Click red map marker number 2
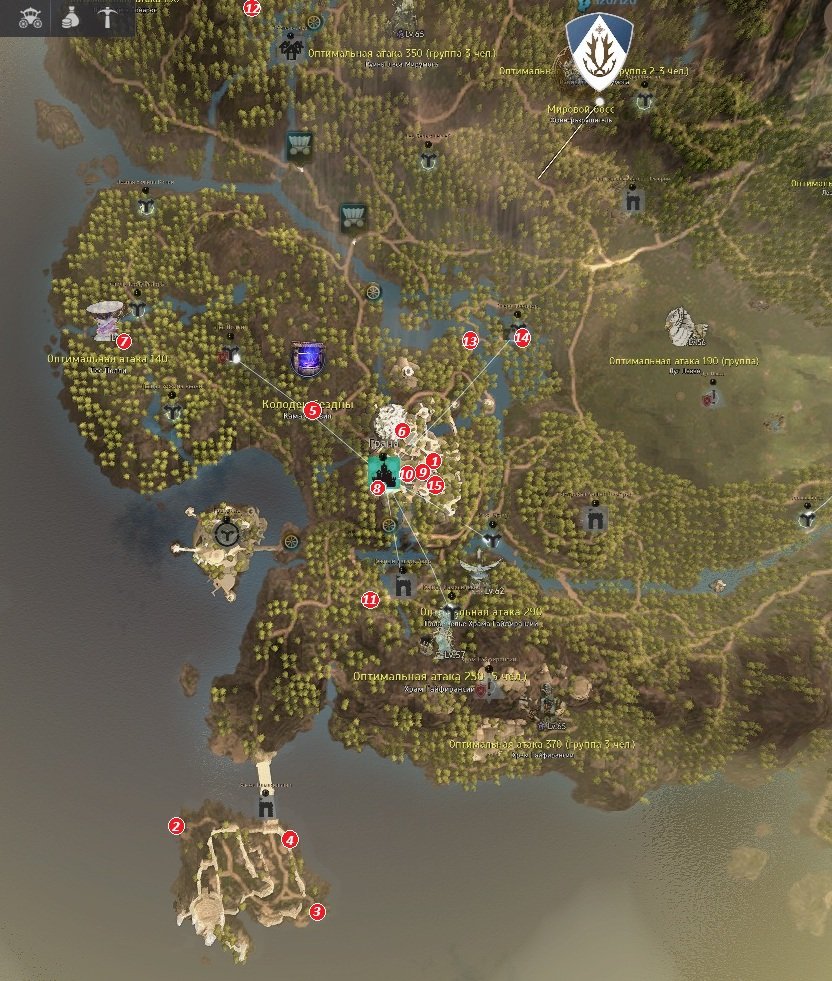Image resolution: width=832 pixels, height=981 pixels. [x=176, y=826]
